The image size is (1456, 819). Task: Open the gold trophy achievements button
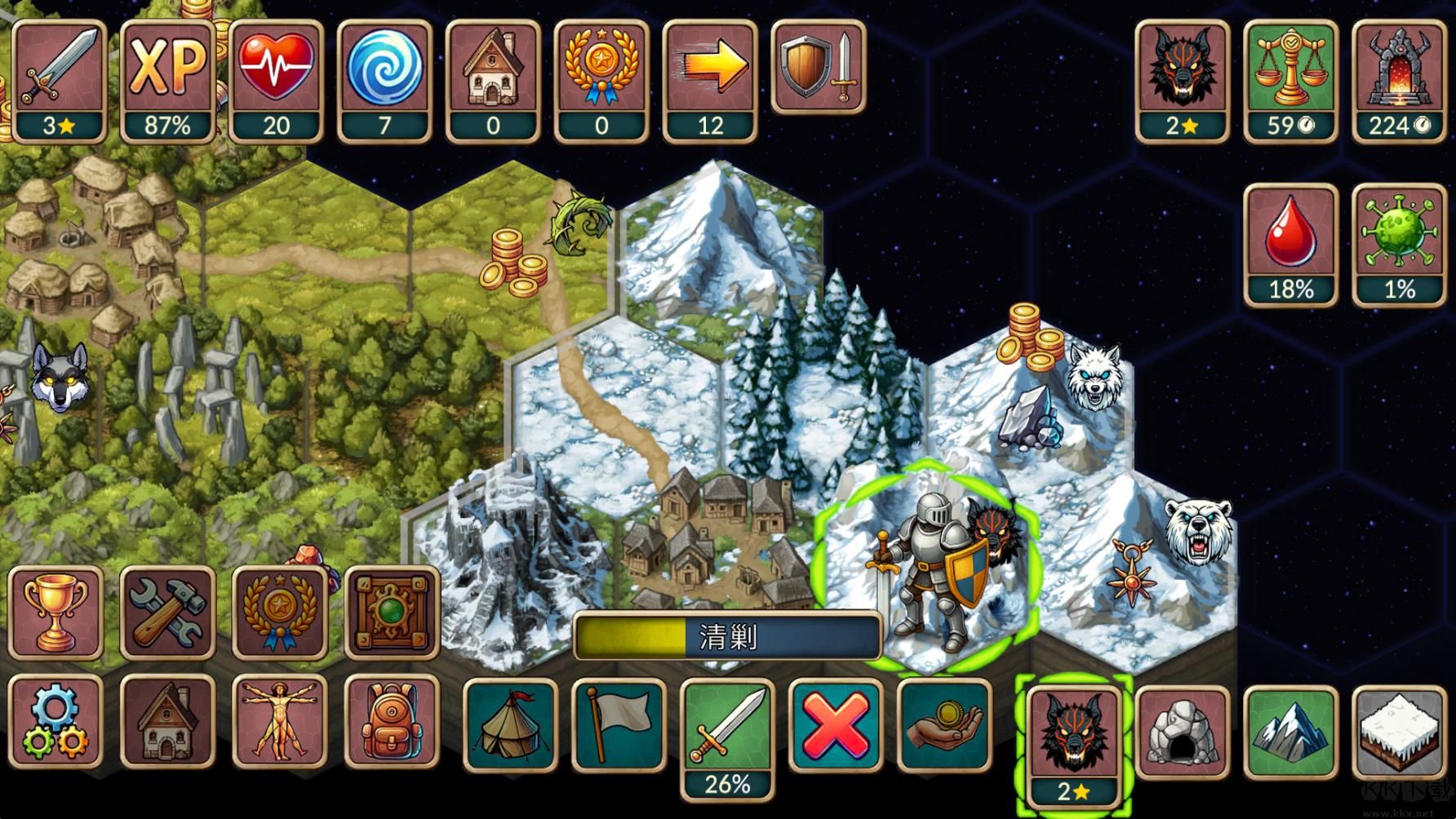55,613
